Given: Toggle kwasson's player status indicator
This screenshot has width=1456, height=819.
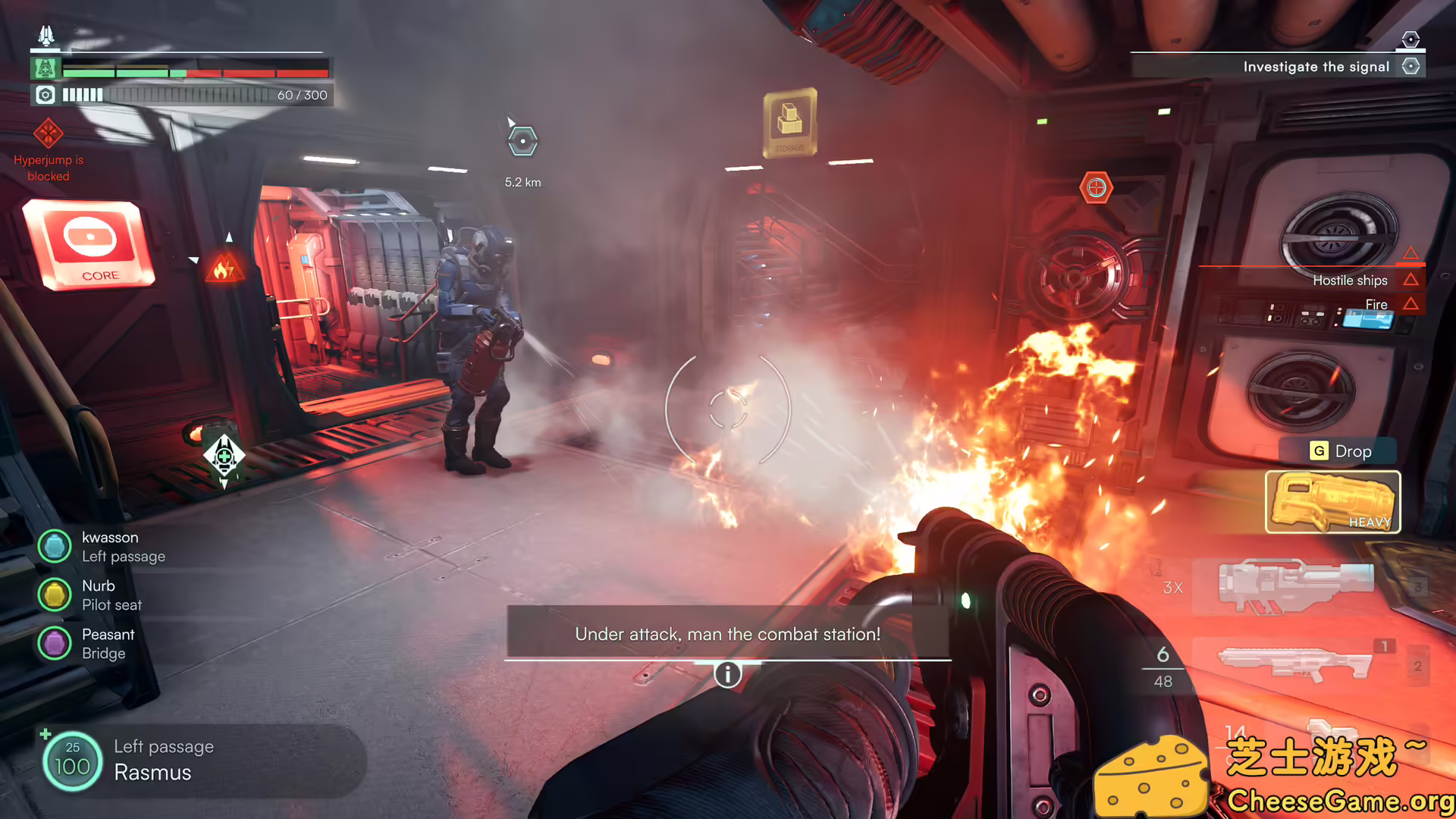Looking at the screenshot, I should point(54,545).
